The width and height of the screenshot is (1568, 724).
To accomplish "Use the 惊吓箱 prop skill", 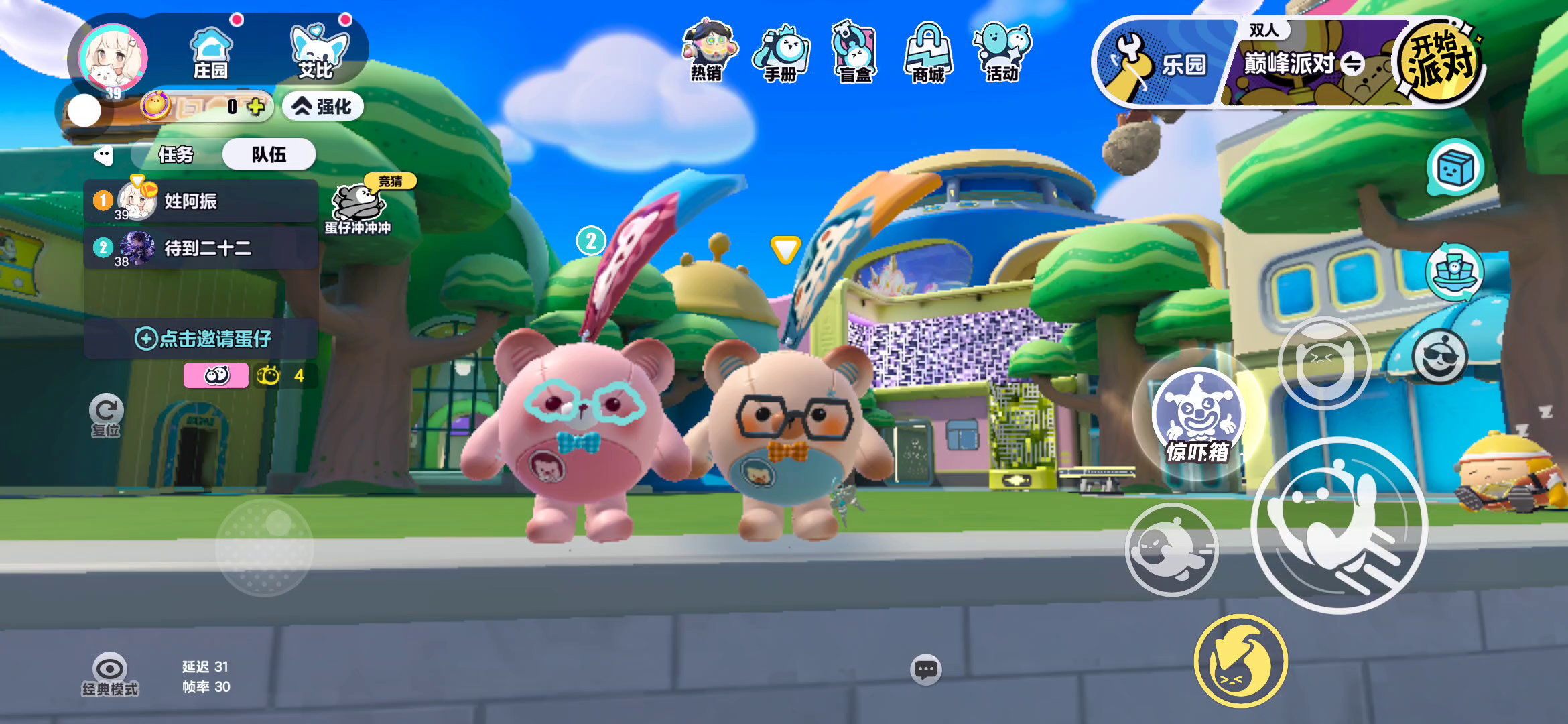I will coord(1198,417).
